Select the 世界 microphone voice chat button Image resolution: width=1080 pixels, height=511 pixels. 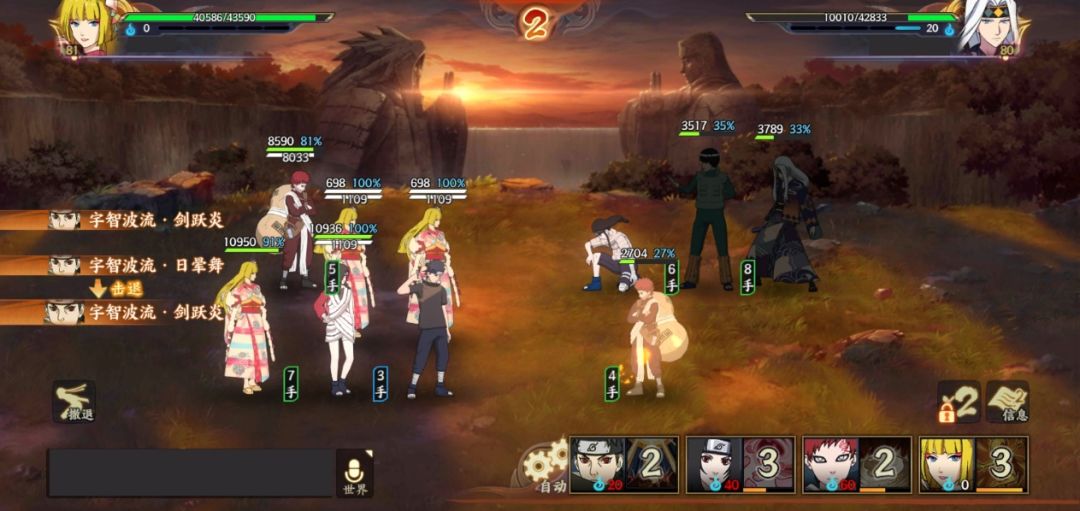[x=355, y=473]
